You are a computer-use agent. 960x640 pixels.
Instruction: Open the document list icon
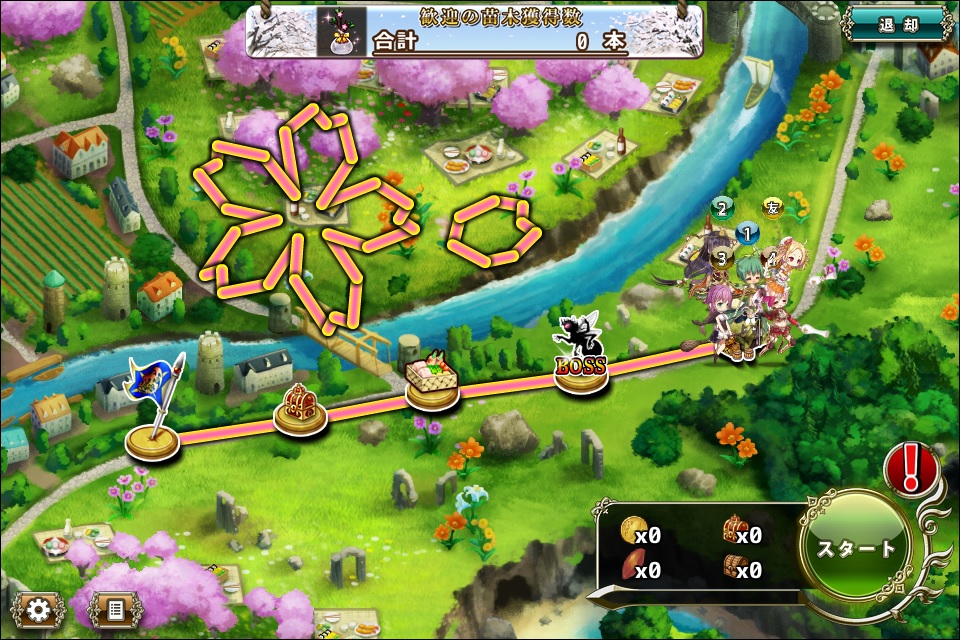click(x=115, y=608)
